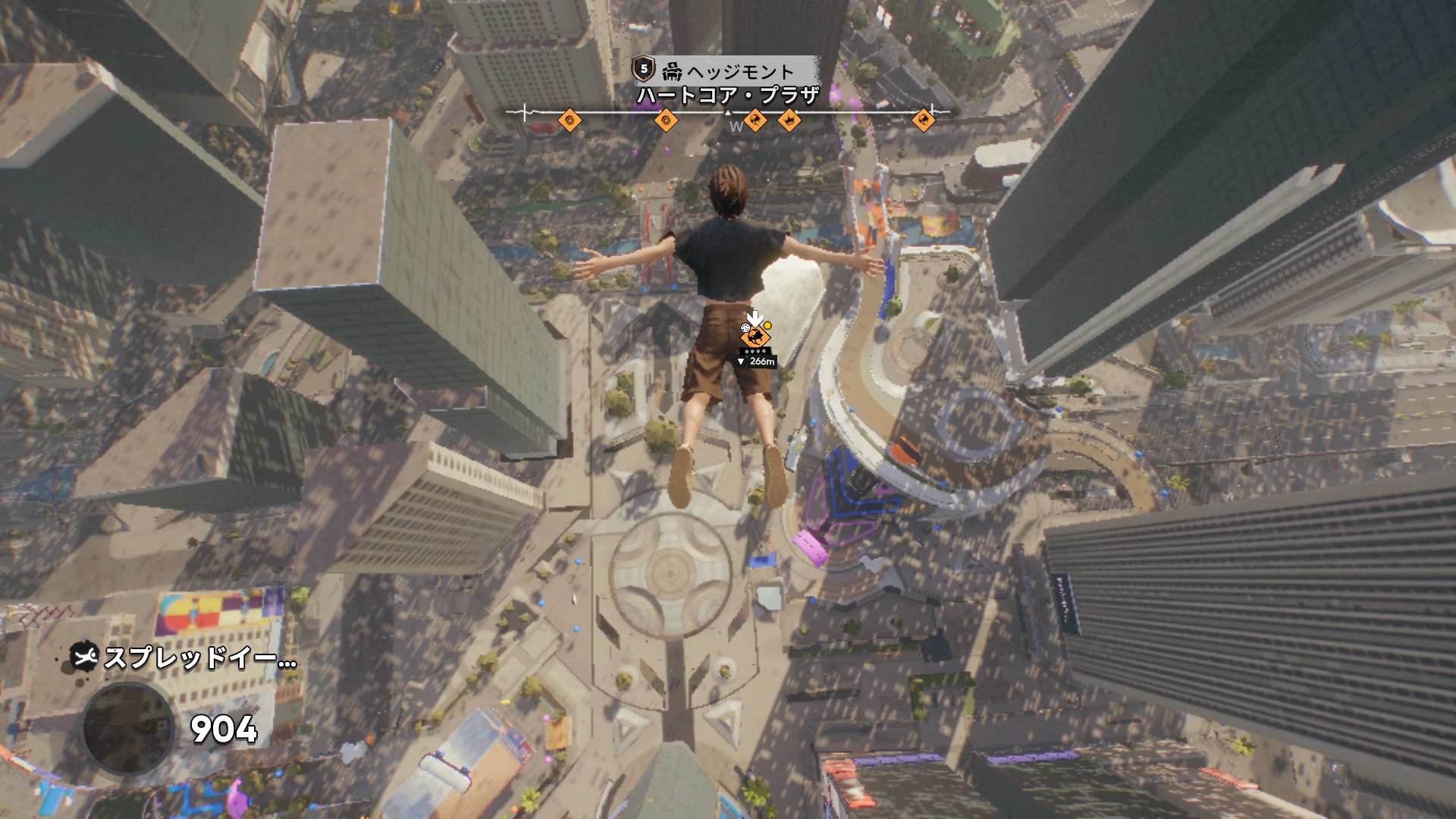1456x819 pixels.
Task: Click the helmet marker beside the W heading
Action: click(755, 120)
